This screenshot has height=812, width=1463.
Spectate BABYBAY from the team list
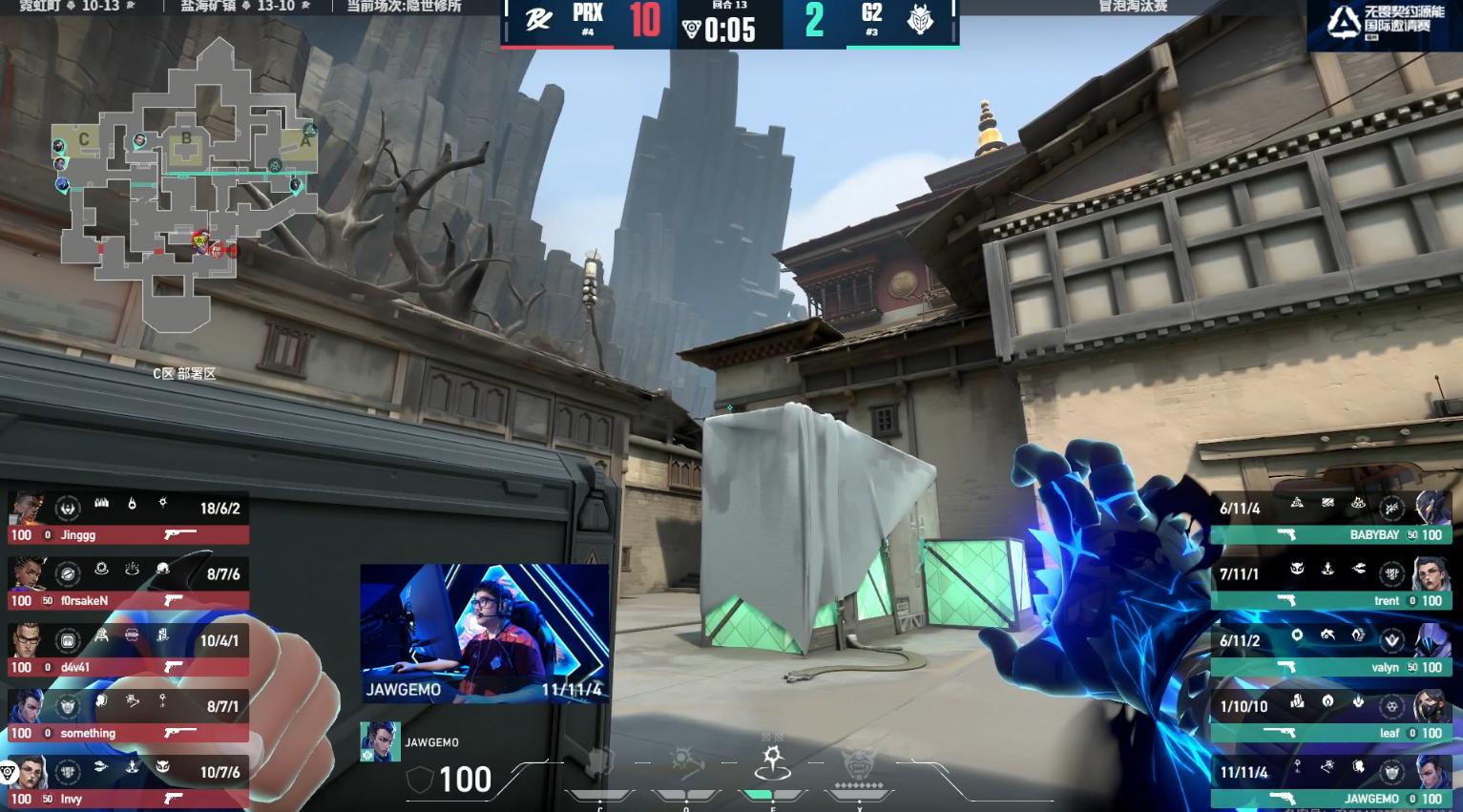tap(1331, 519)
